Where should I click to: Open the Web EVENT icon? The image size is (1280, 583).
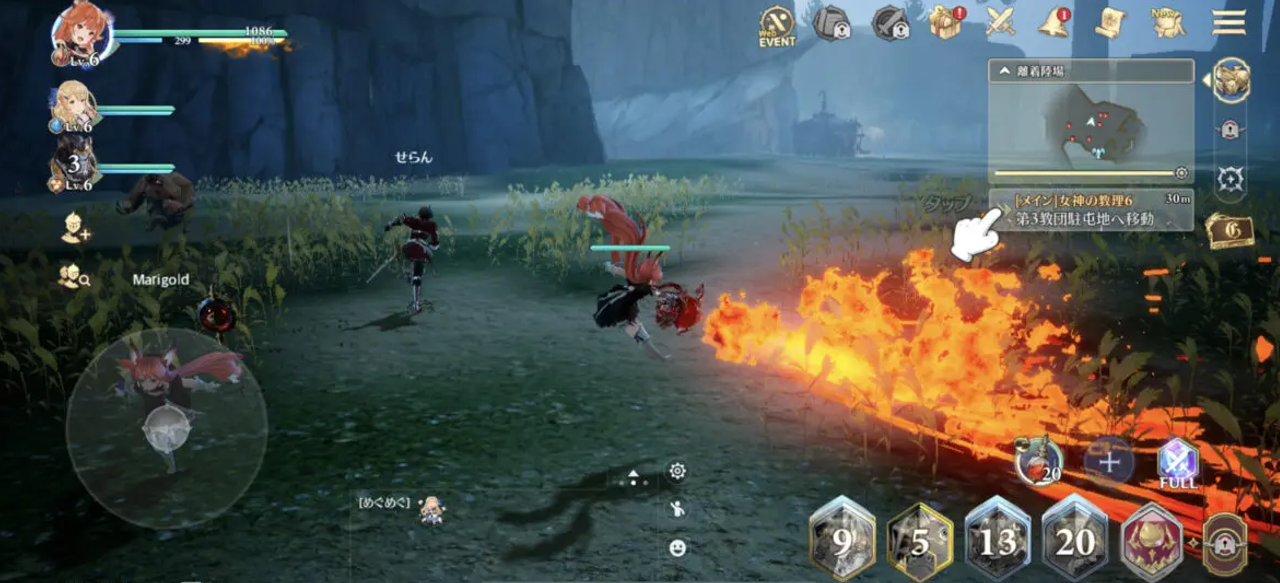point(777,25)
